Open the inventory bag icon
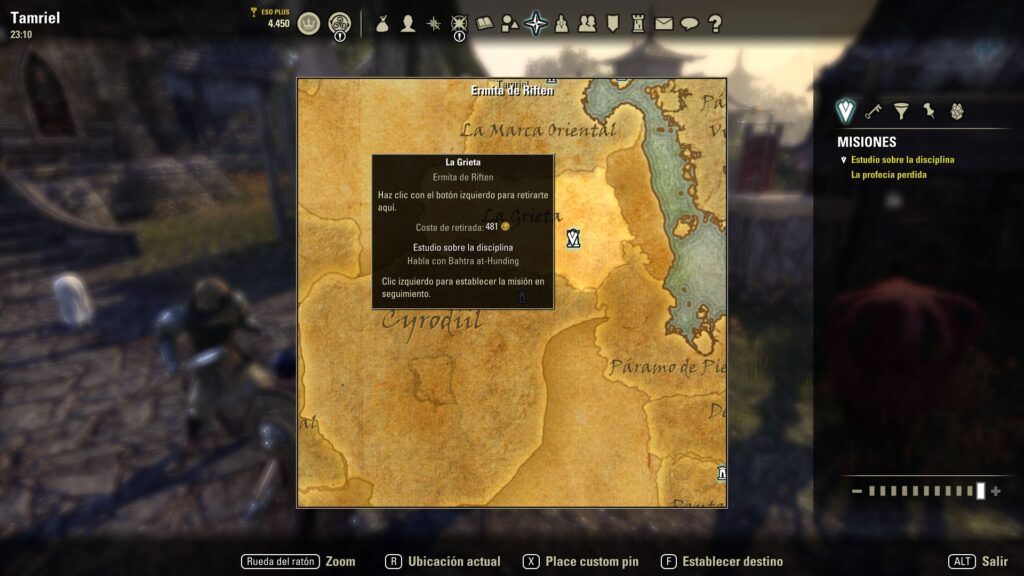This screenshot has height=576, width=1024. 382,23
